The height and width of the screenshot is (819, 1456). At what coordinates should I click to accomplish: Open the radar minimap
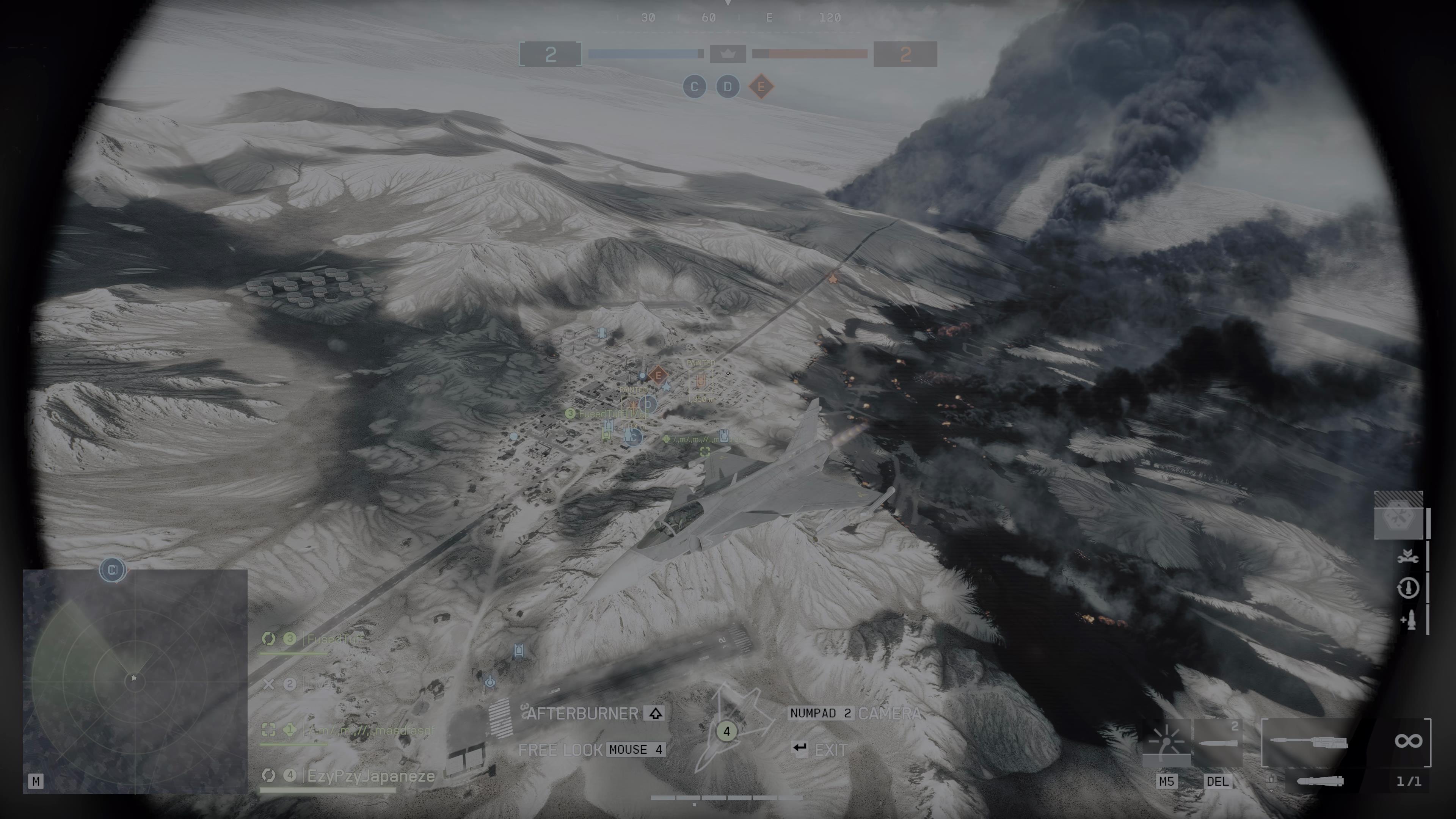click(135, 681)
